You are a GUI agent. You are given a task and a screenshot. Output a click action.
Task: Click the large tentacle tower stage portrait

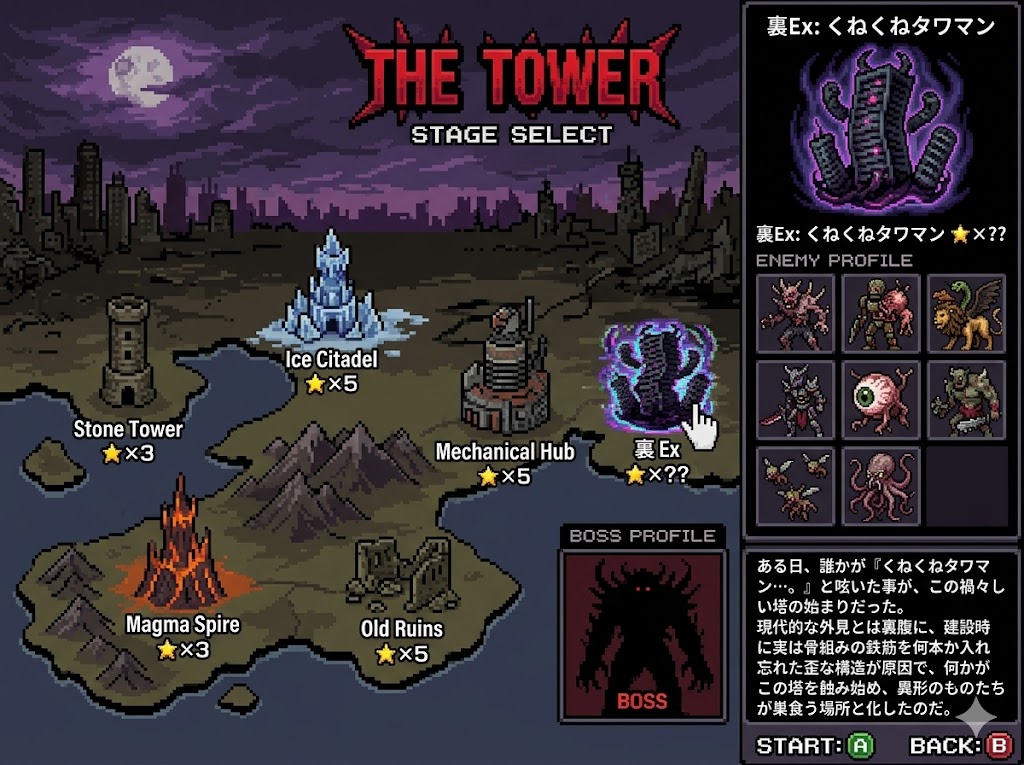pos(881,131)
